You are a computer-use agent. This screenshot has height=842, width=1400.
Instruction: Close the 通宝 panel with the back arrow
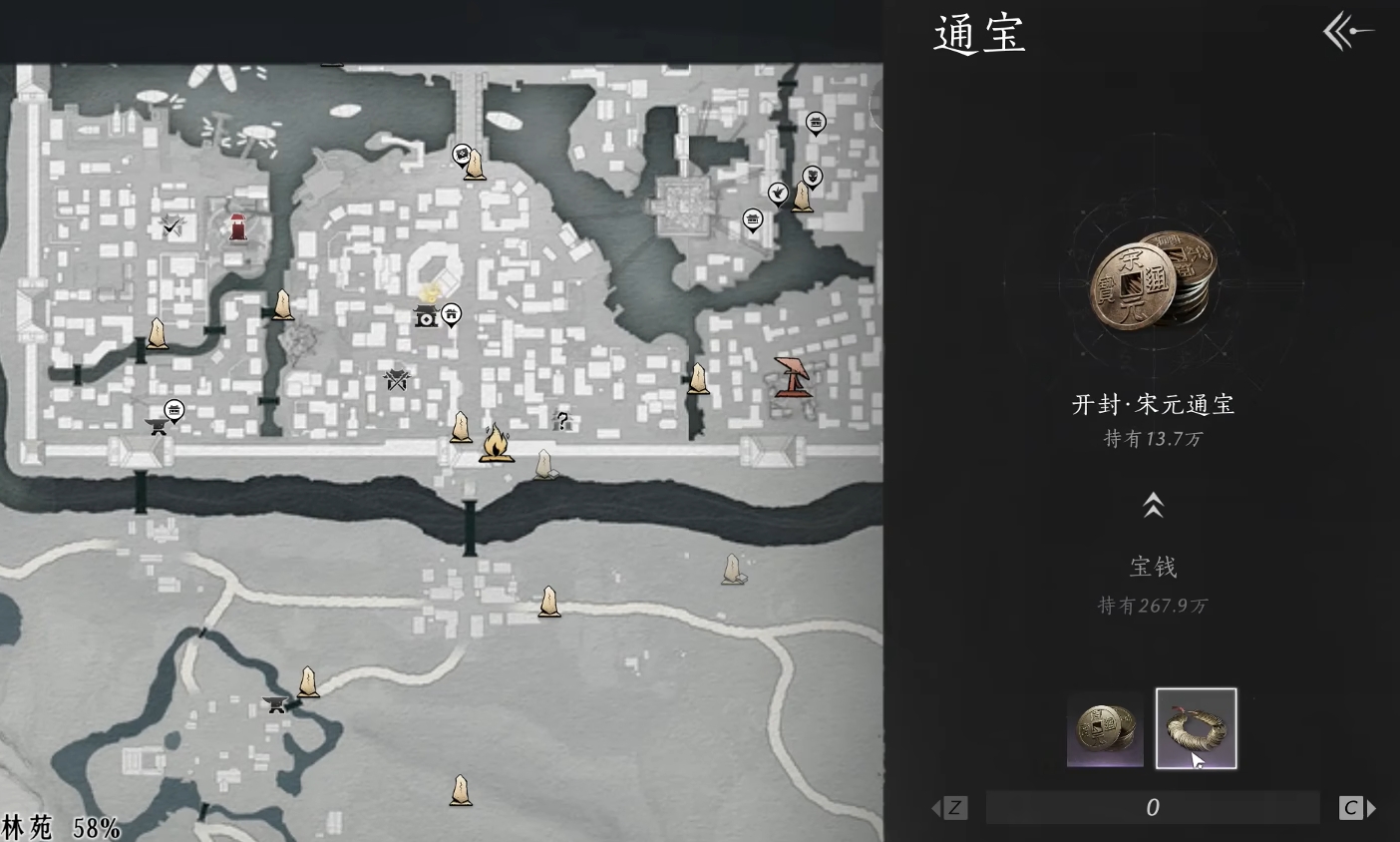click(x=1346, y=32)
